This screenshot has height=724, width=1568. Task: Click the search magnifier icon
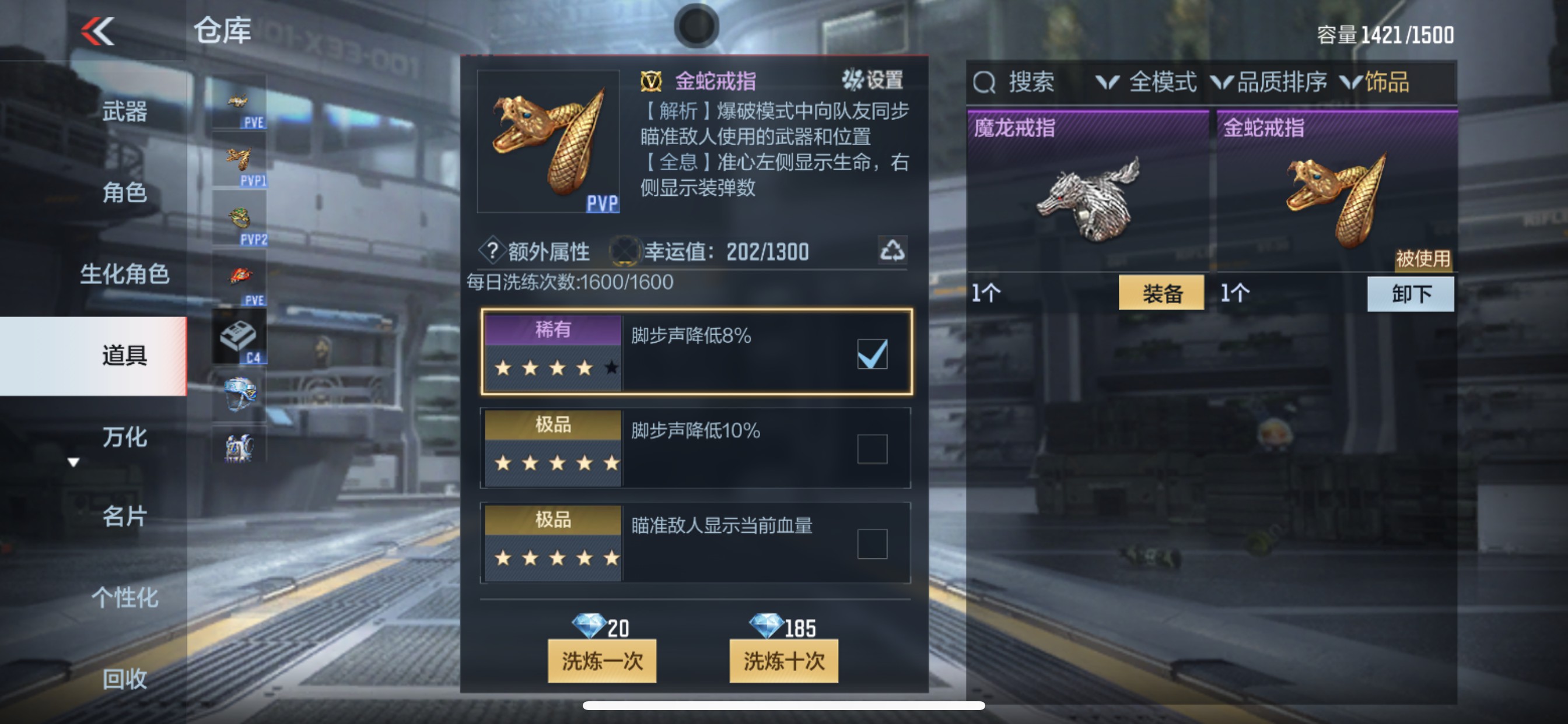point(986,83)
